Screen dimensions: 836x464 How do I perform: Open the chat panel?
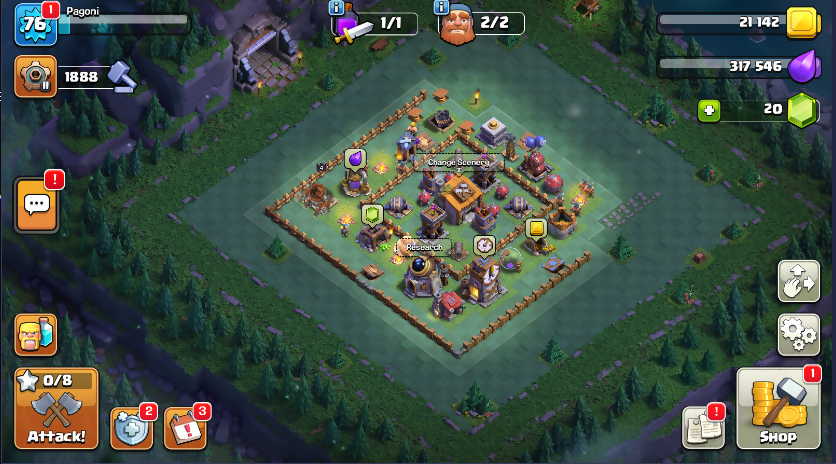click(36, 206)
